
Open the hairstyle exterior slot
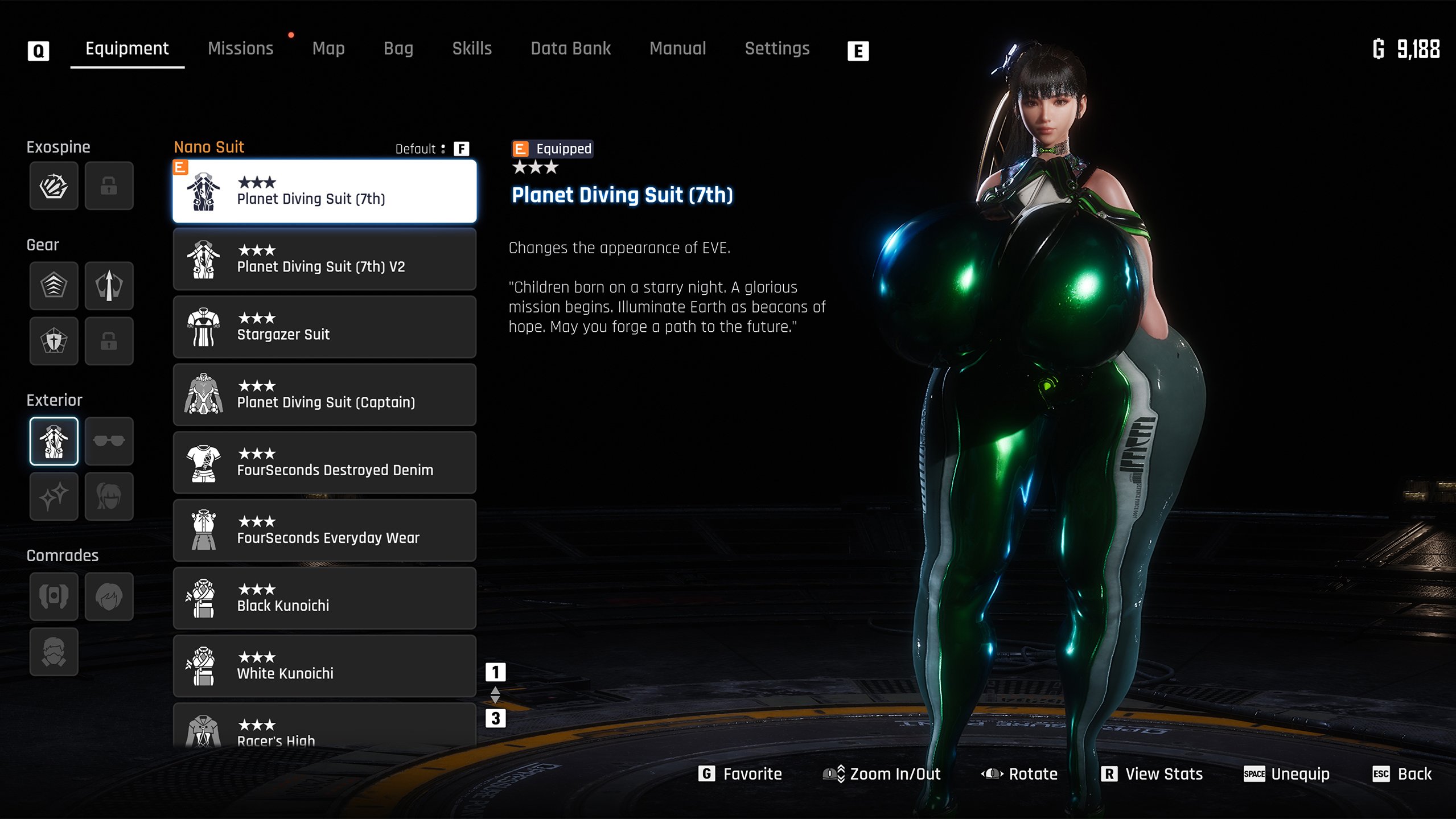pos(109,496)
